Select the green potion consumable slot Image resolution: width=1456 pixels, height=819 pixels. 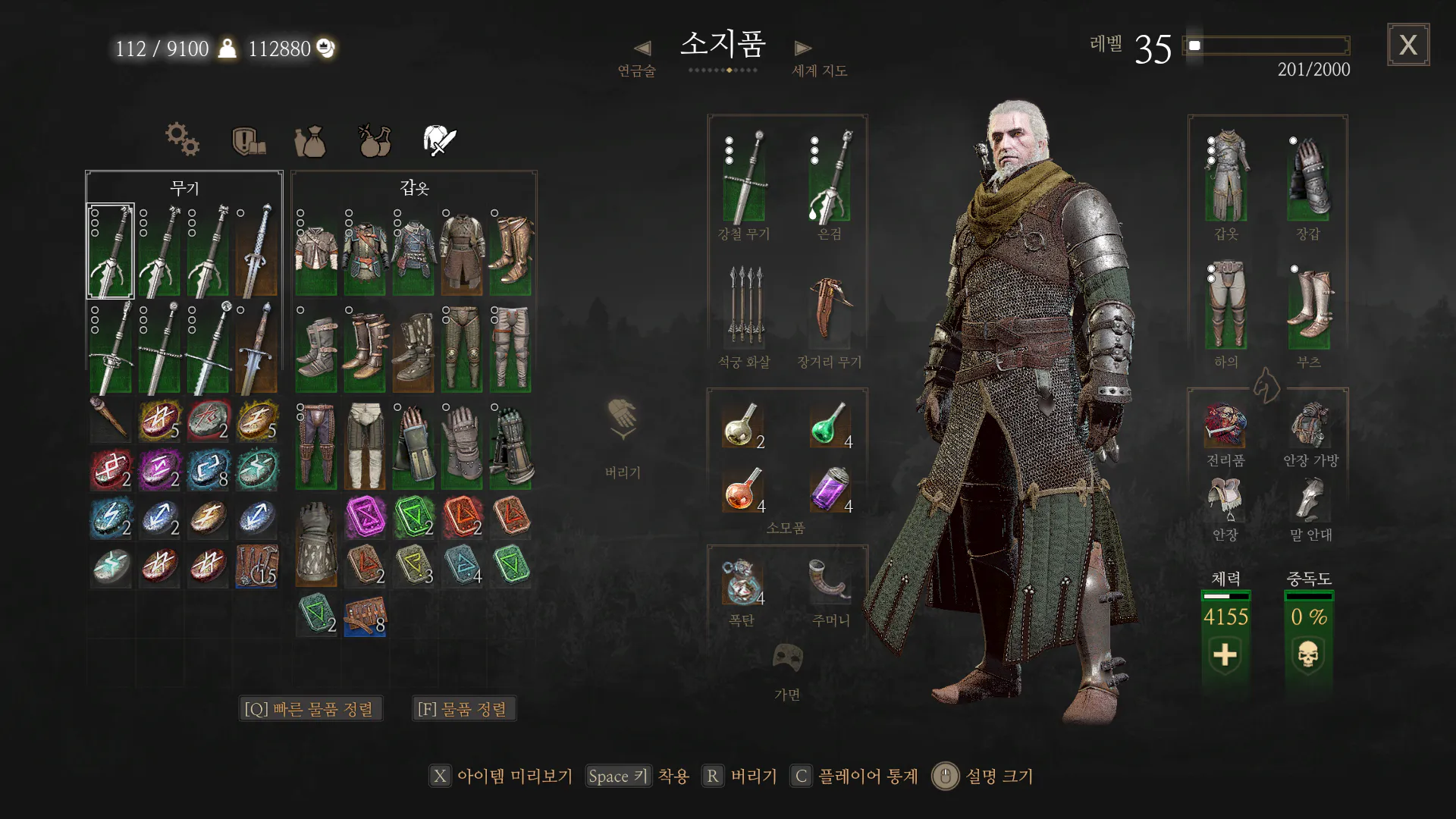(x=830, y=425)
